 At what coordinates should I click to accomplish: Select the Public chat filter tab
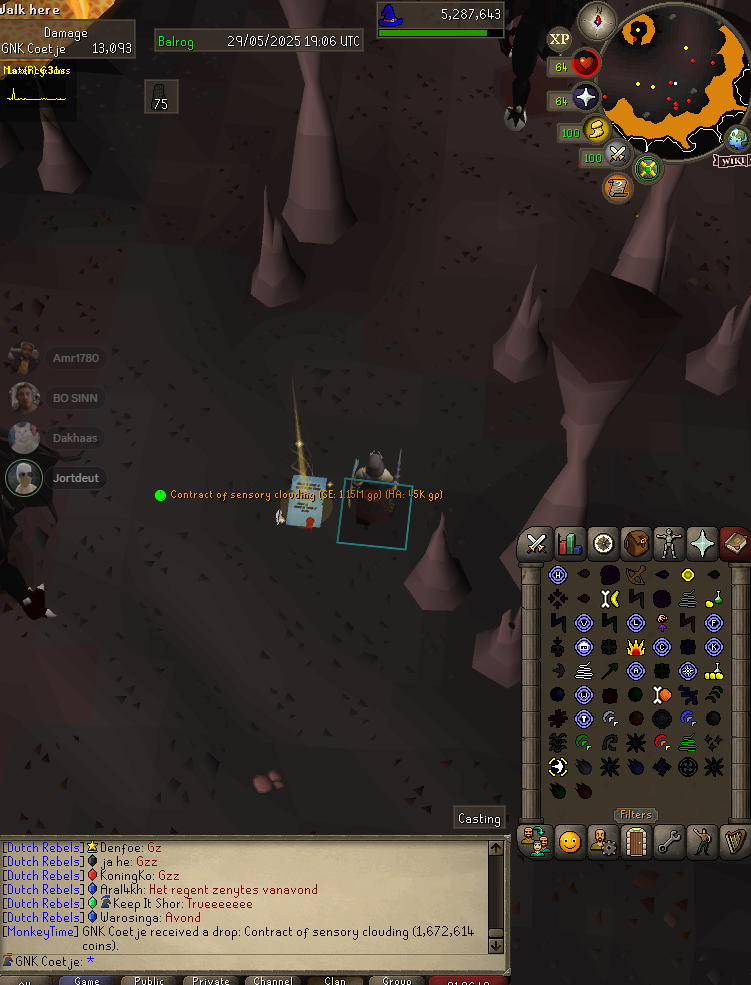pyautogui.click(x=149, y=980)
